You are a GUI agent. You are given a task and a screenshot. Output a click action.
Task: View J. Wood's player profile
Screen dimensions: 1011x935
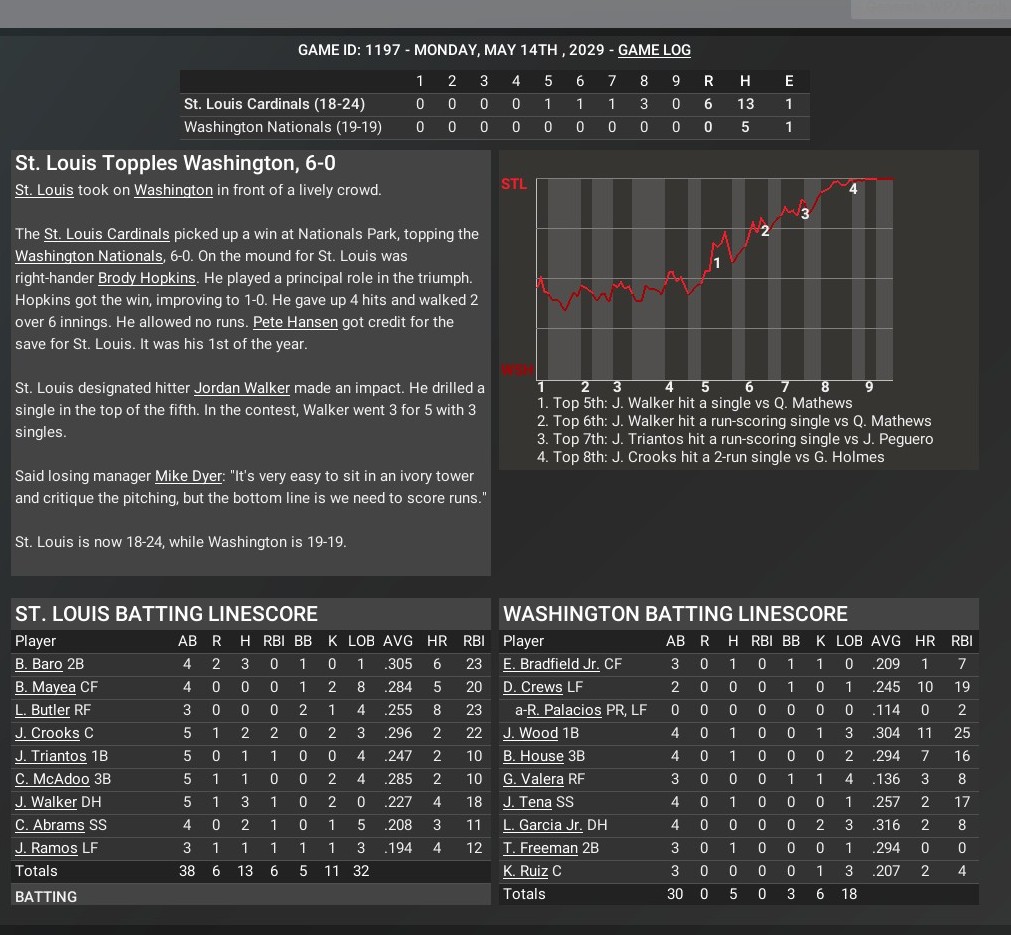tap(530, 733)
